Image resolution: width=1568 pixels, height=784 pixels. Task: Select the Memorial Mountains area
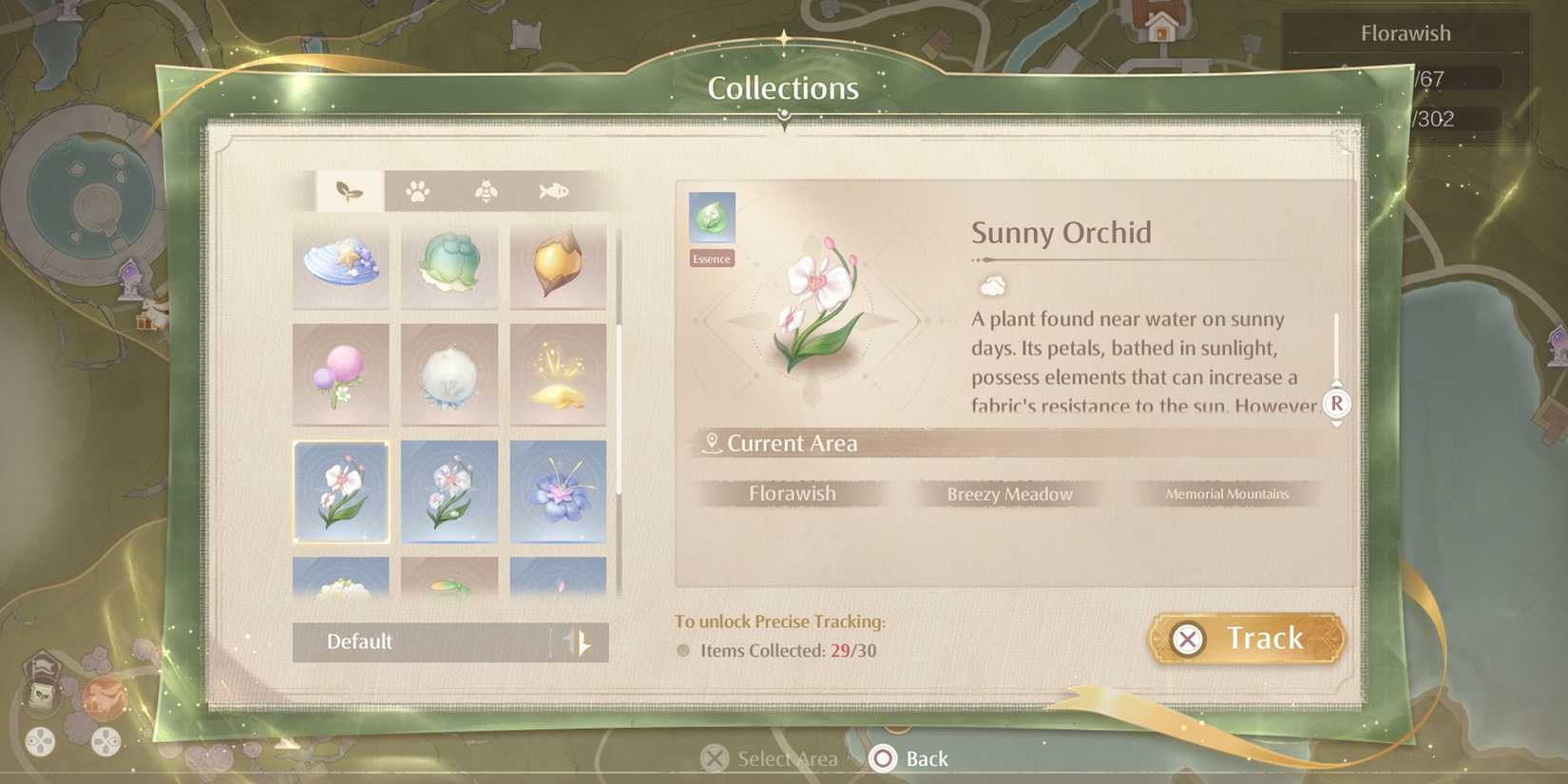point(1227,493)
